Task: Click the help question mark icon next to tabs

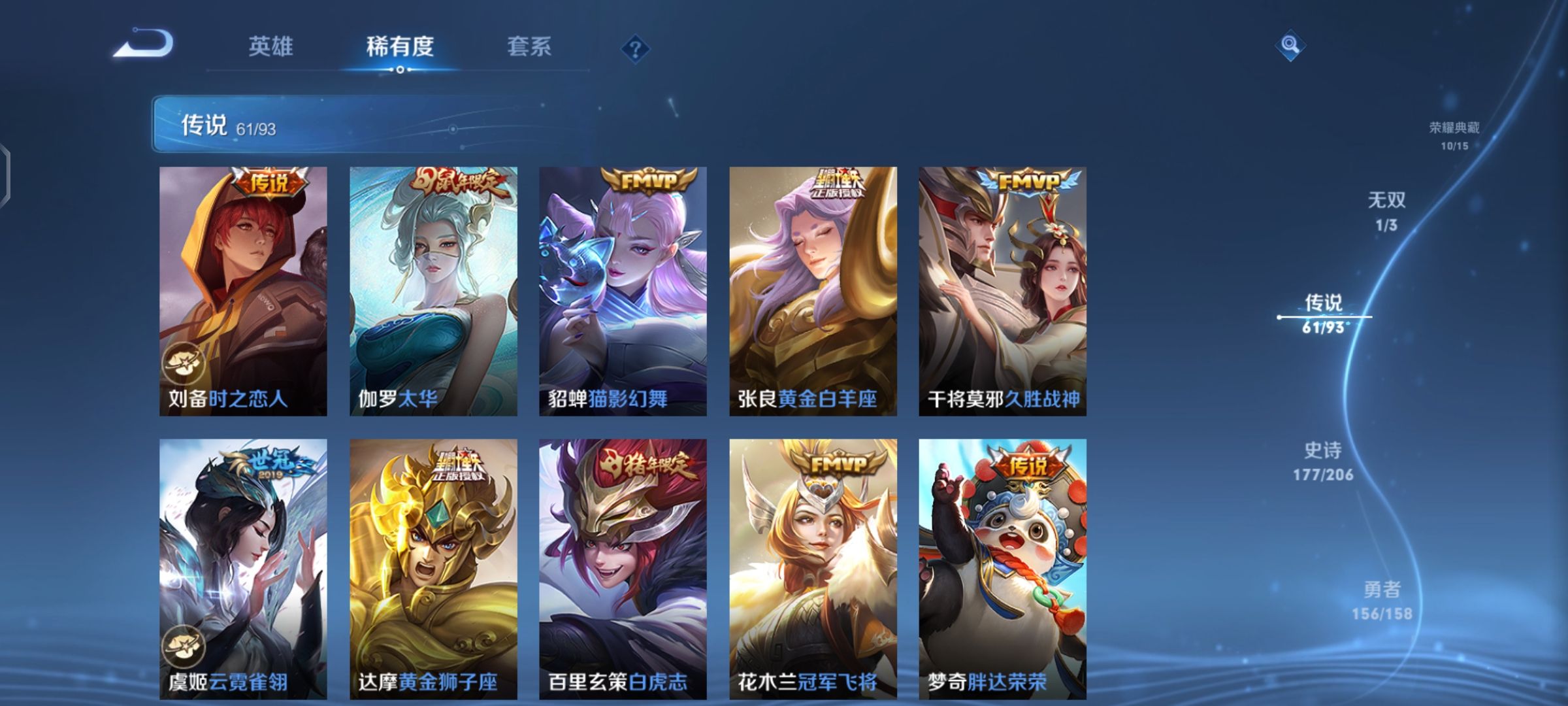Action: point(637,47)
